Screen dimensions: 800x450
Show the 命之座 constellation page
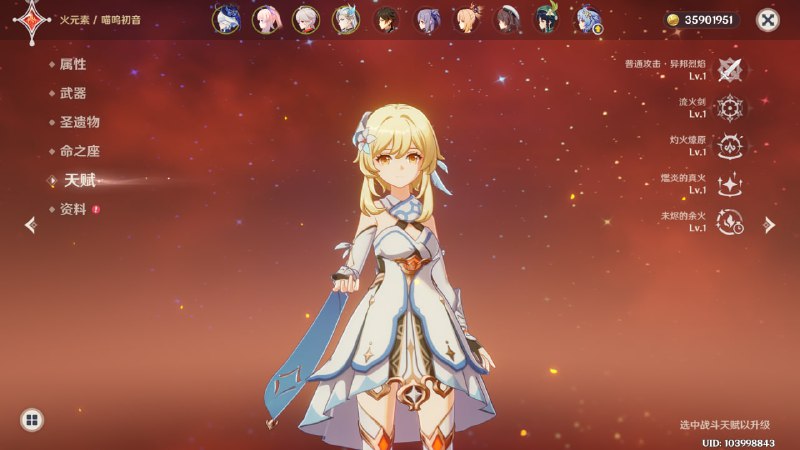click(80, 151)
